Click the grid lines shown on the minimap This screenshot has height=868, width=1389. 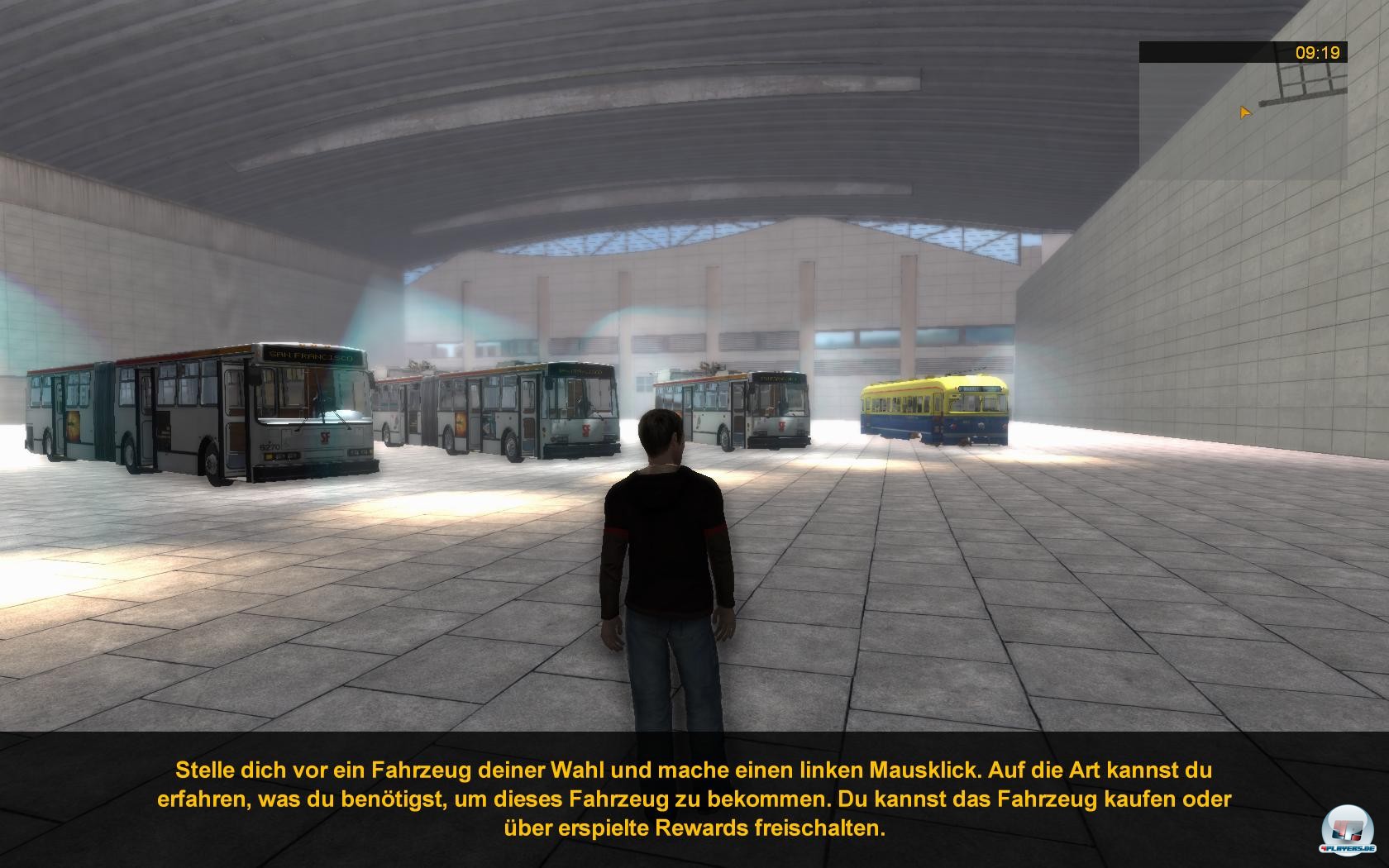tap(1306, 79)
